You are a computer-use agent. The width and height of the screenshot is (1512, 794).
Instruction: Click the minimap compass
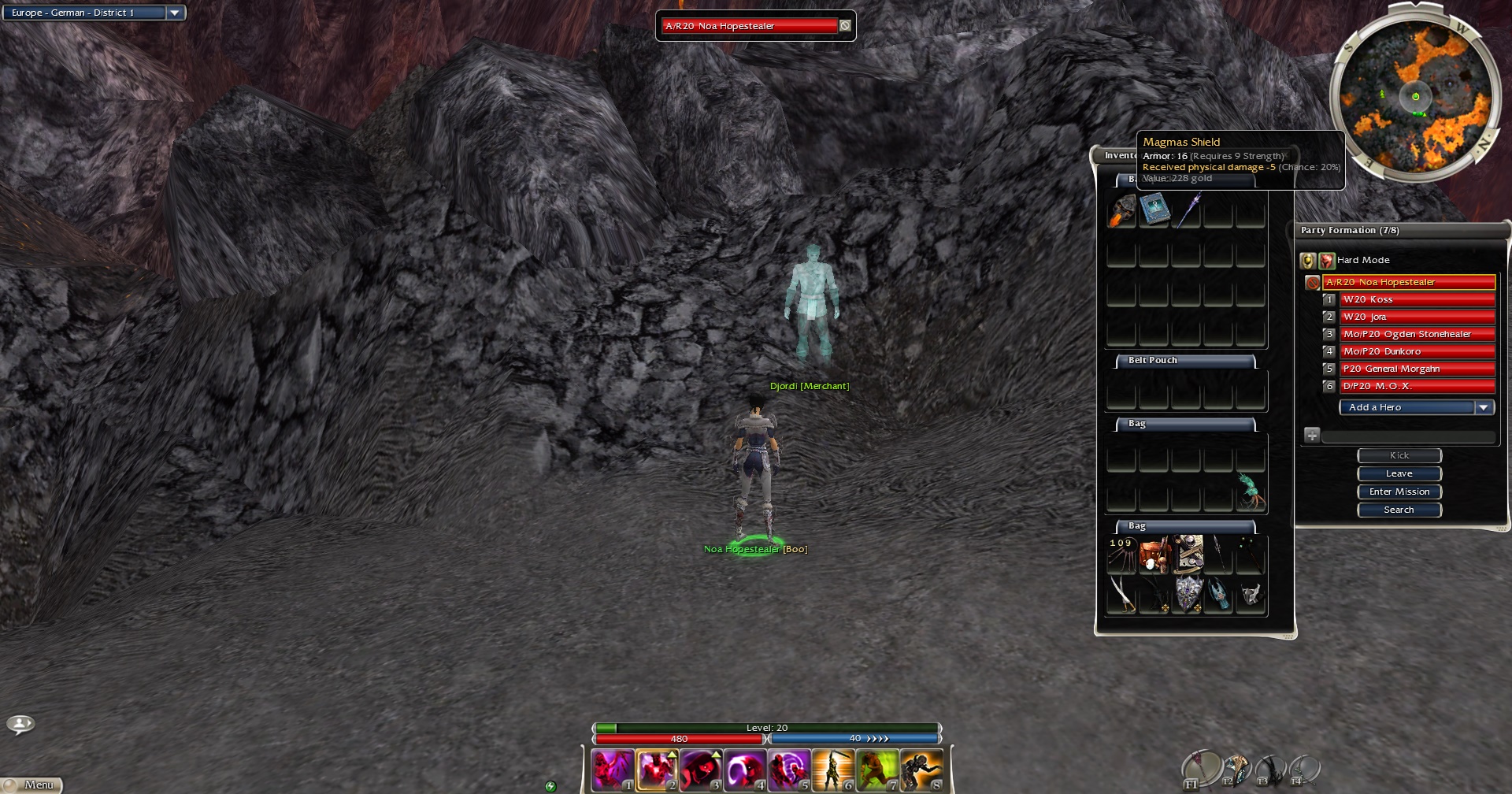[1415, 97]
